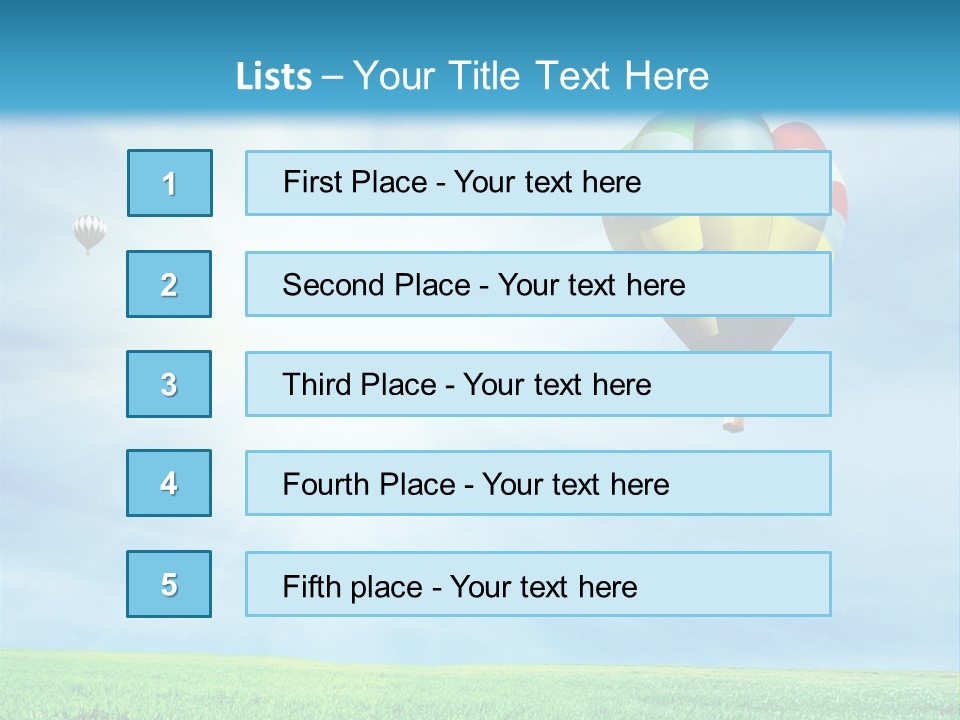Select the number 1 box

click(x=170, y=183)
